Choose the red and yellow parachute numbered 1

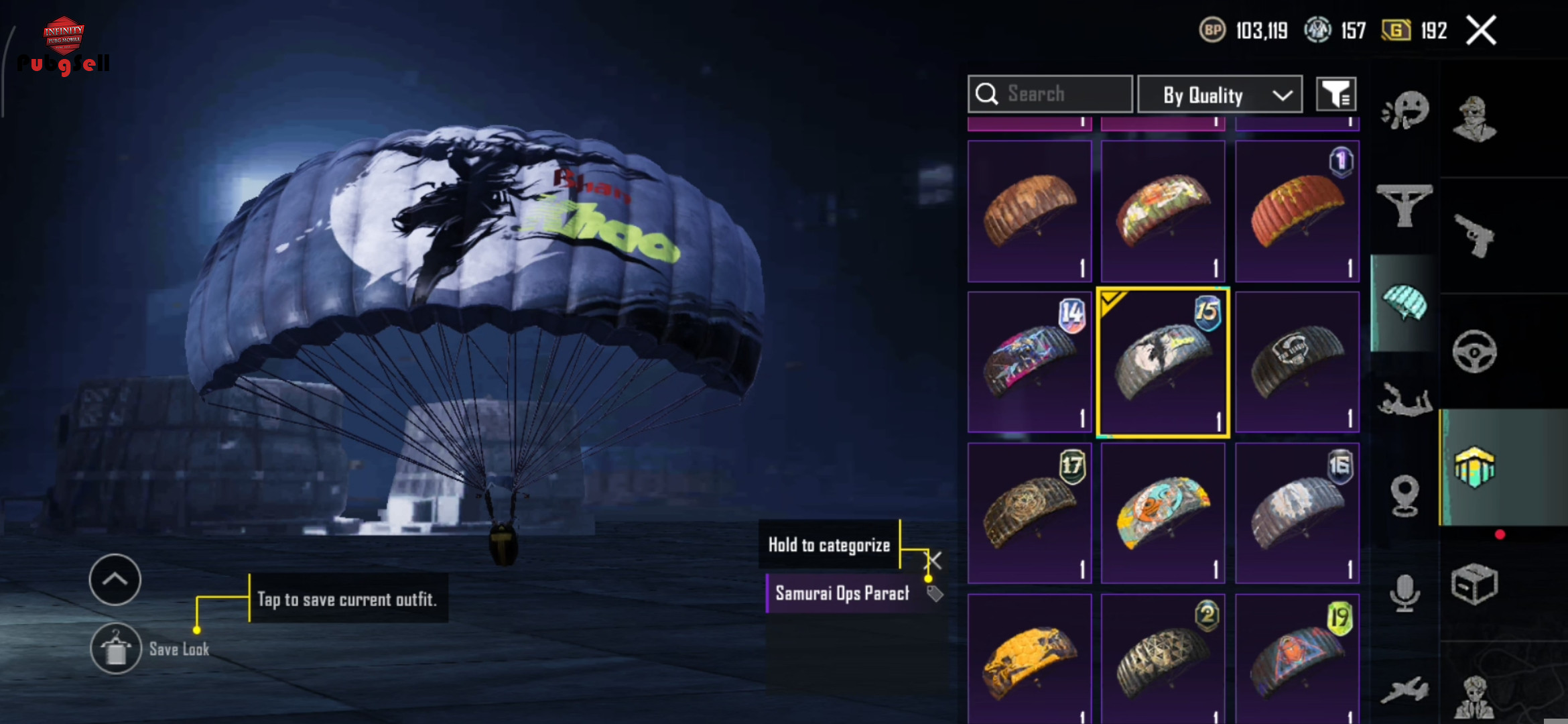[1297, 211]
